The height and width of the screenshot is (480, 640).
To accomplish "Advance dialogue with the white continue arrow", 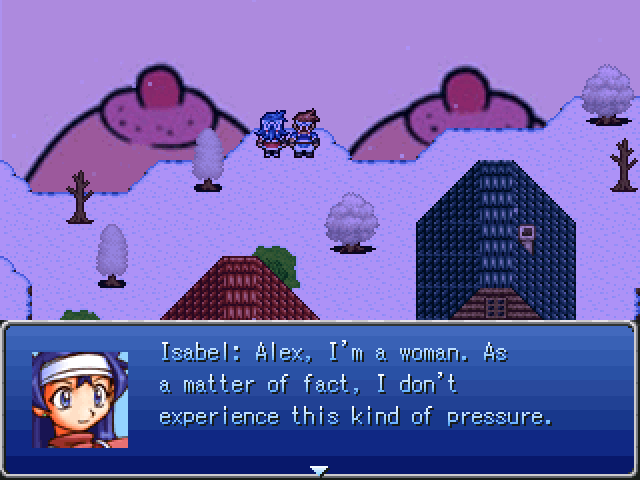I will (x=319, y=469).
